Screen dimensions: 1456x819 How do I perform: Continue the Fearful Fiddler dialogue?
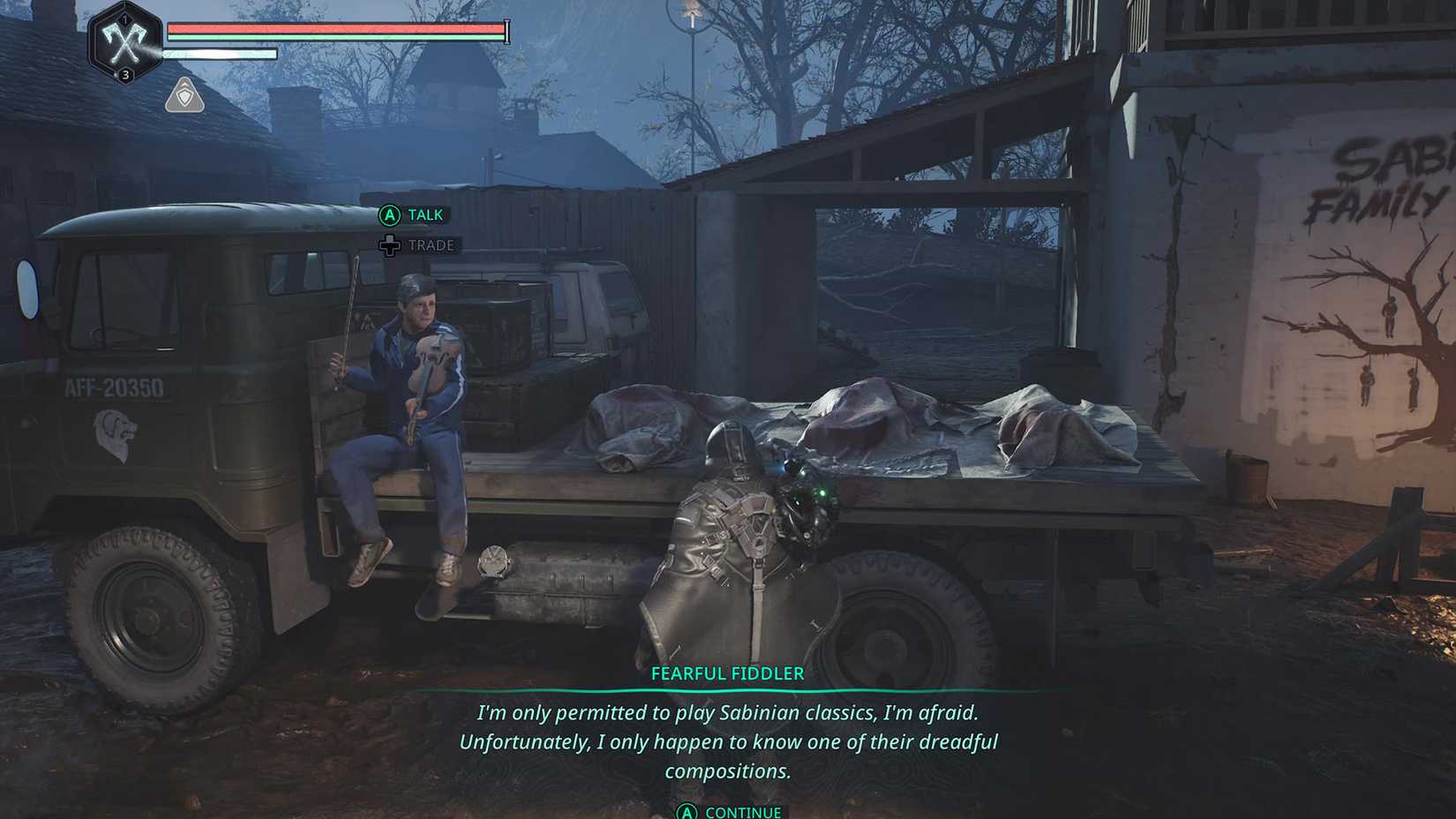[x=729, y=811]
